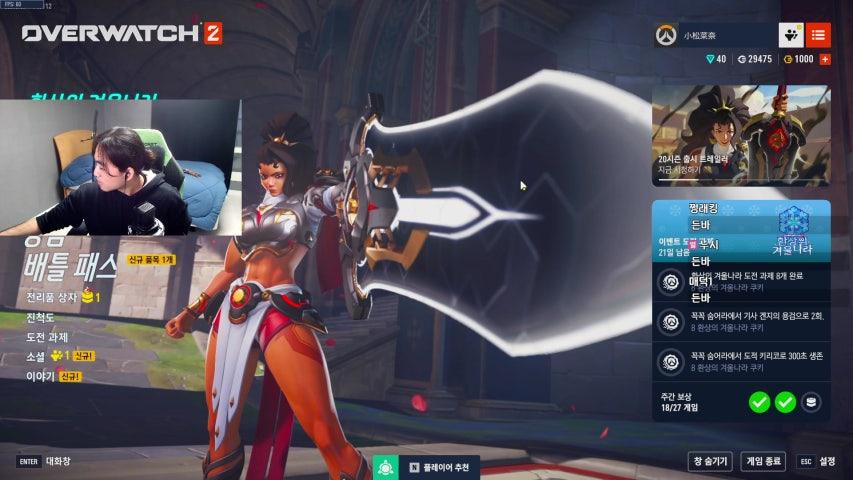Image resolution: width=853 pixels, height=480 pixels.
Task: Click 창 숨기기 to hide the window
Action: coord(710,461)
